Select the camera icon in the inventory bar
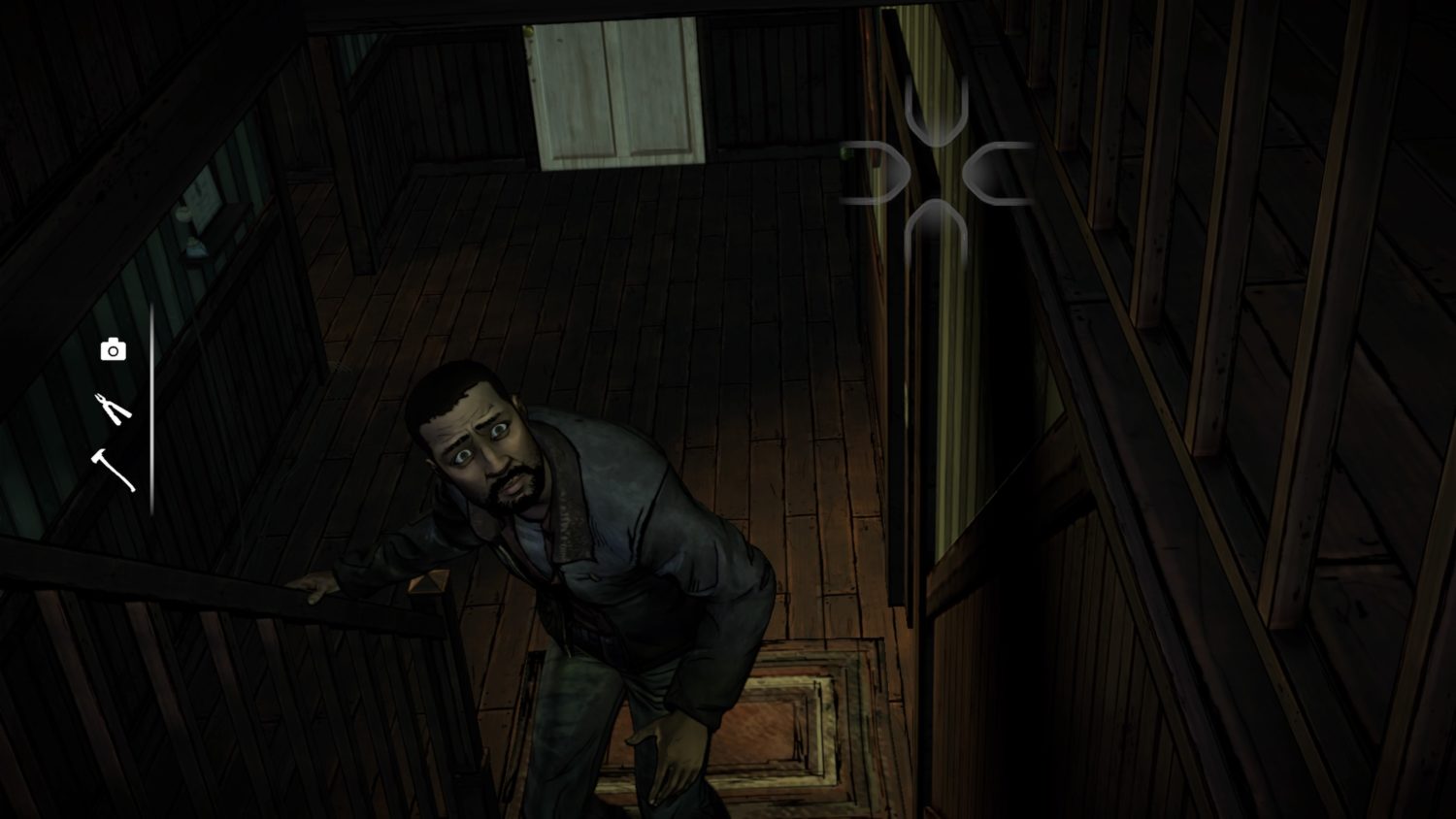The height and width of the screenshot is (819, 1456). [x=114, y=348]
